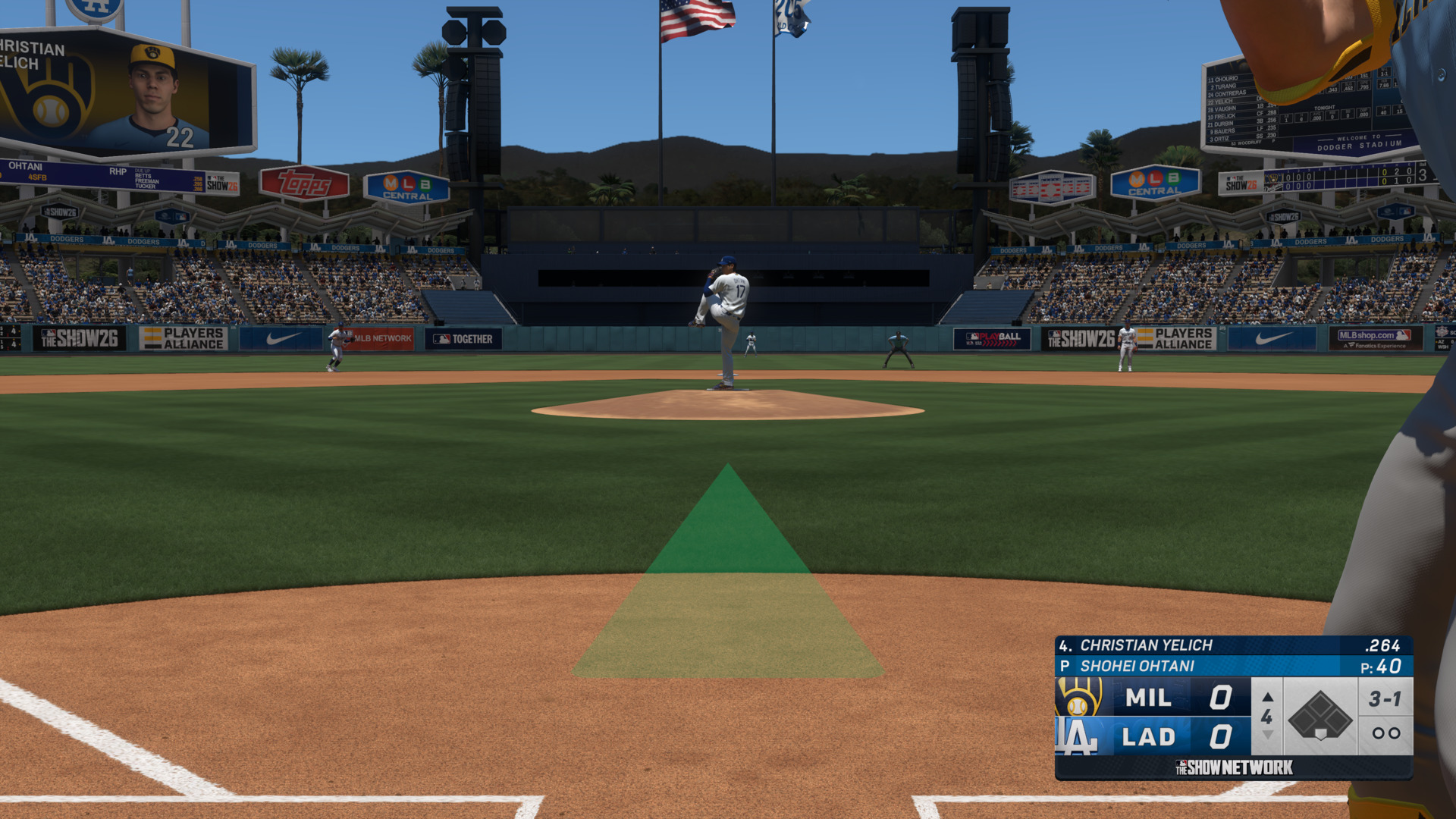Click the Shohei Ohtani pitcher row
The width and height of the screenshot is (1456, 819).
pyautogui.click(x=1232, y=667)
